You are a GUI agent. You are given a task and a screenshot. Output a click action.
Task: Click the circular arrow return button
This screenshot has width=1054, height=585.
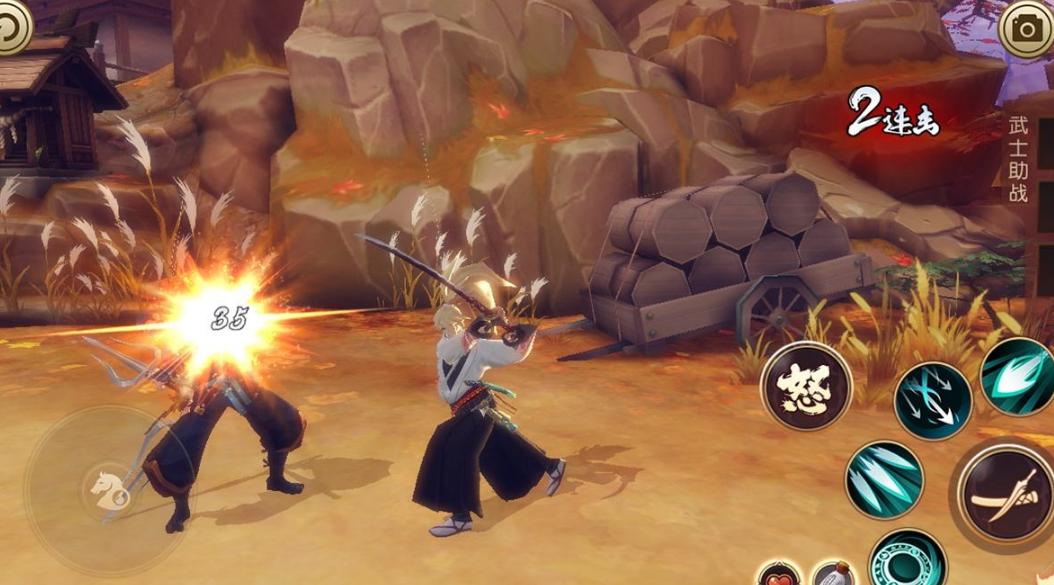[12, 26]
